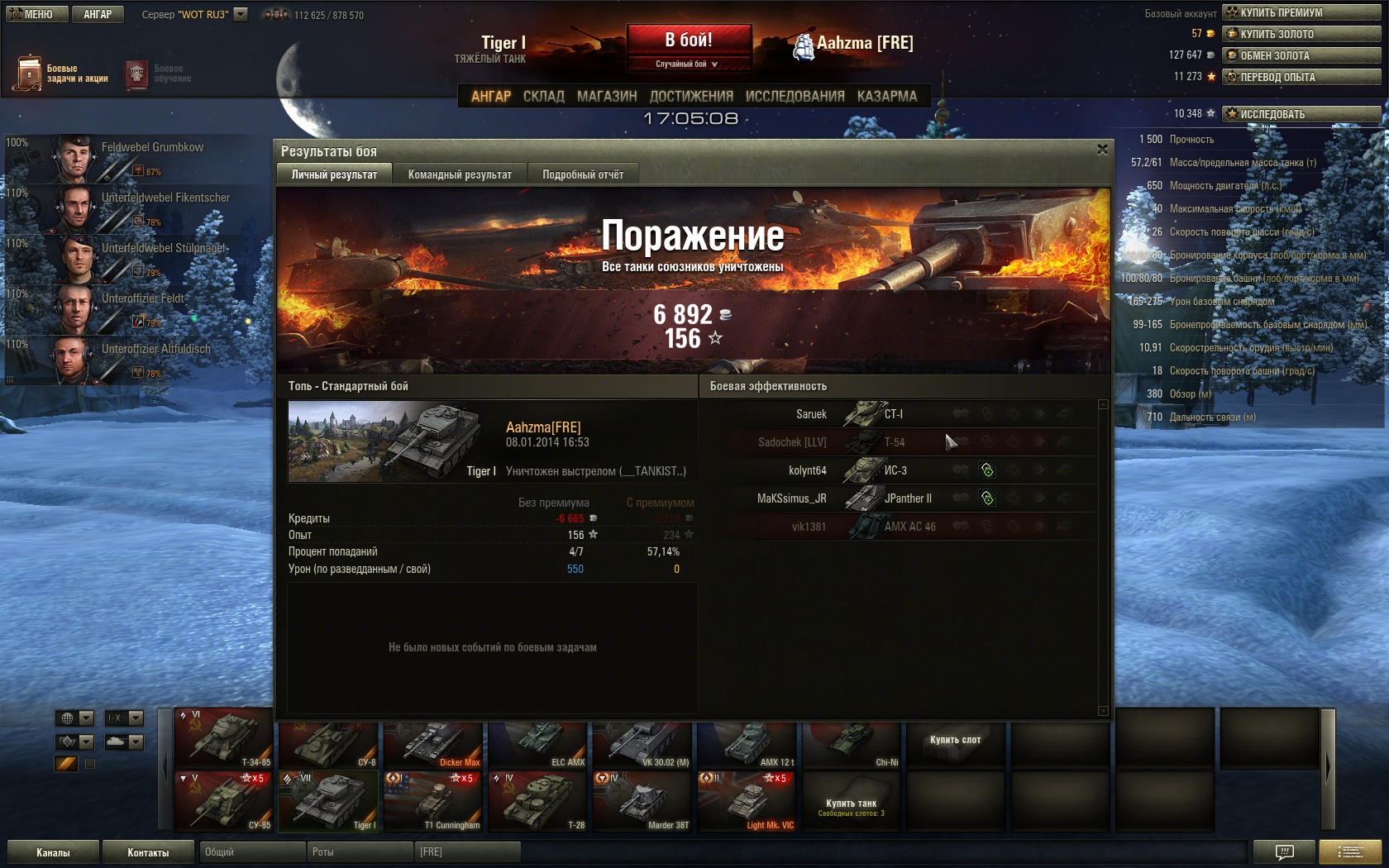View the ДОСТИЖЕНИЯ section
This screenshot has height=868, width=1389.
[691, 97]
